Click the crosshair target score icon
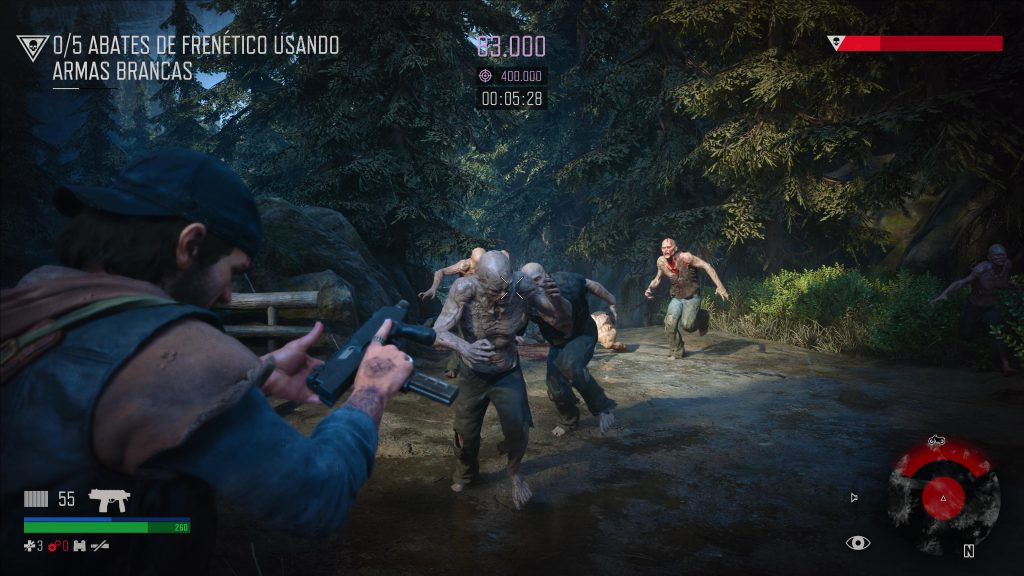This screenshot has width=1024, height=576. point(486,76)
